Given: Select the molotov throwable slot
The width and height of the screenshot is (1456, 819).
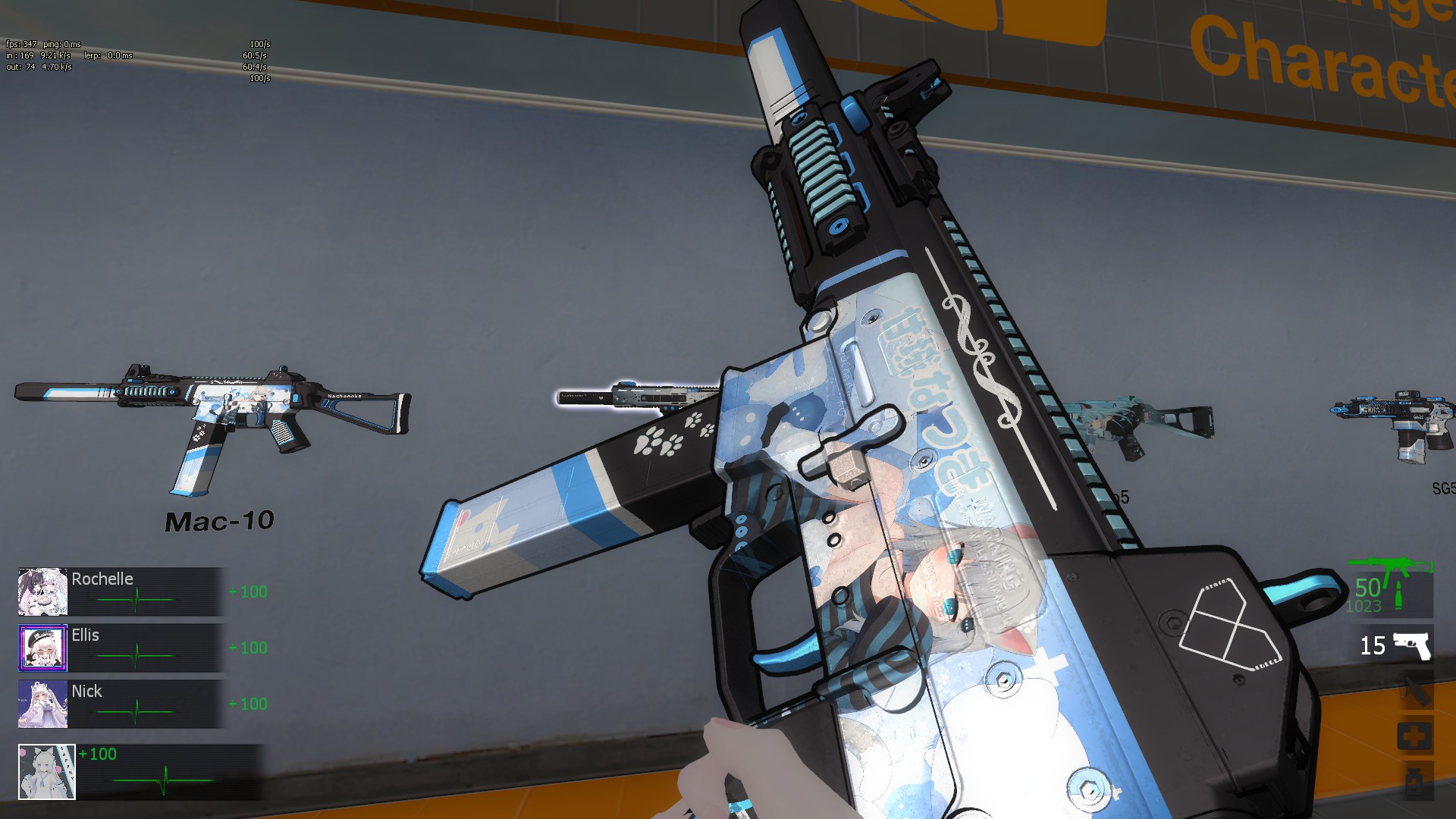Looking at the screenshot, I should point(1415,692).
